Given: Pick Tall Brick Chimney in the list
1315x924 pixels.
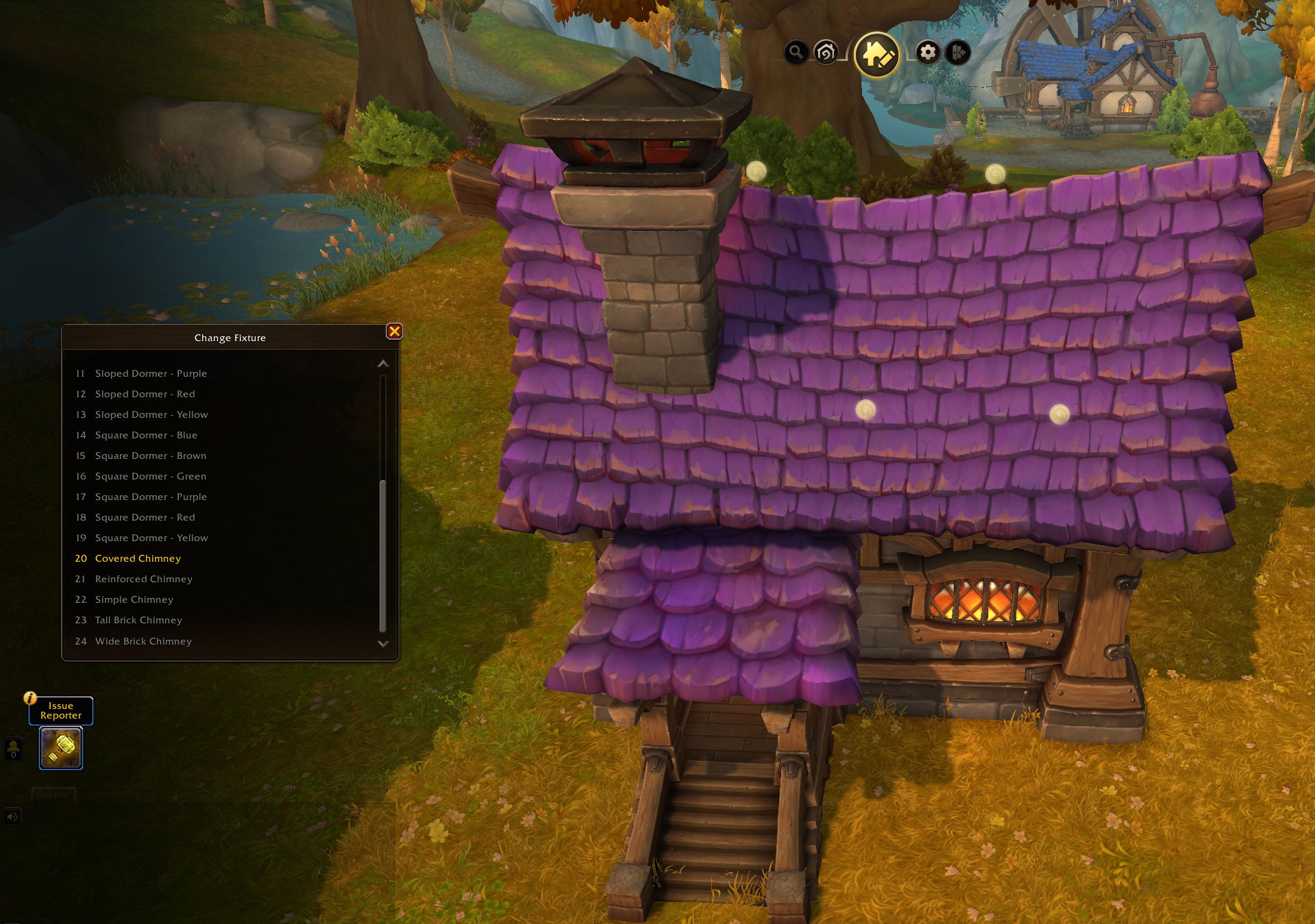Looking at the screenshot, I should tap(138, 620).
